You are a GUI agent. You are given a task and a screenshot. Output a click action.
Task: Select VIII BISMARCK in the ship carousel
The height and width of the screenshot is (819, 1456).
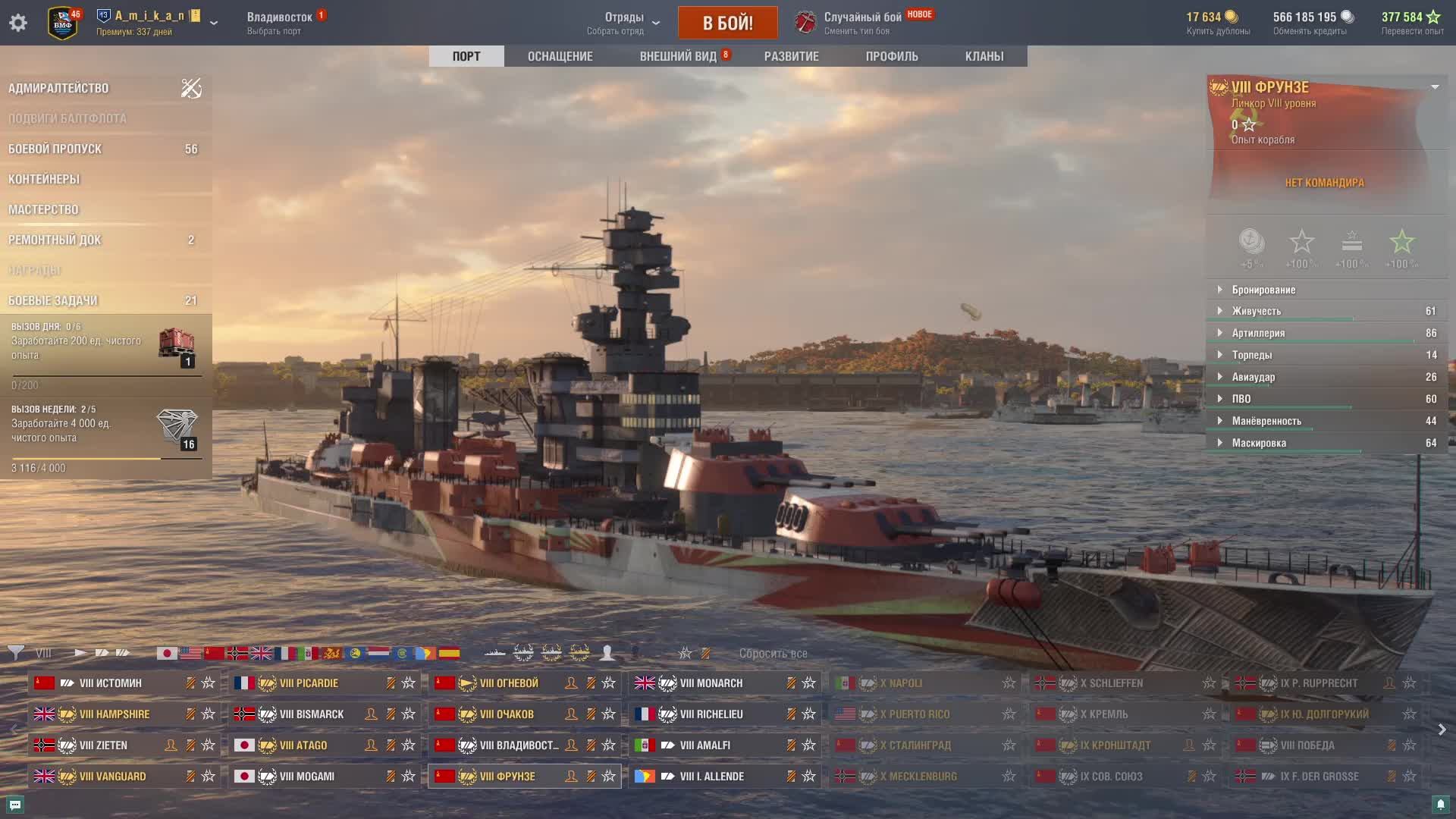point(311,714)
